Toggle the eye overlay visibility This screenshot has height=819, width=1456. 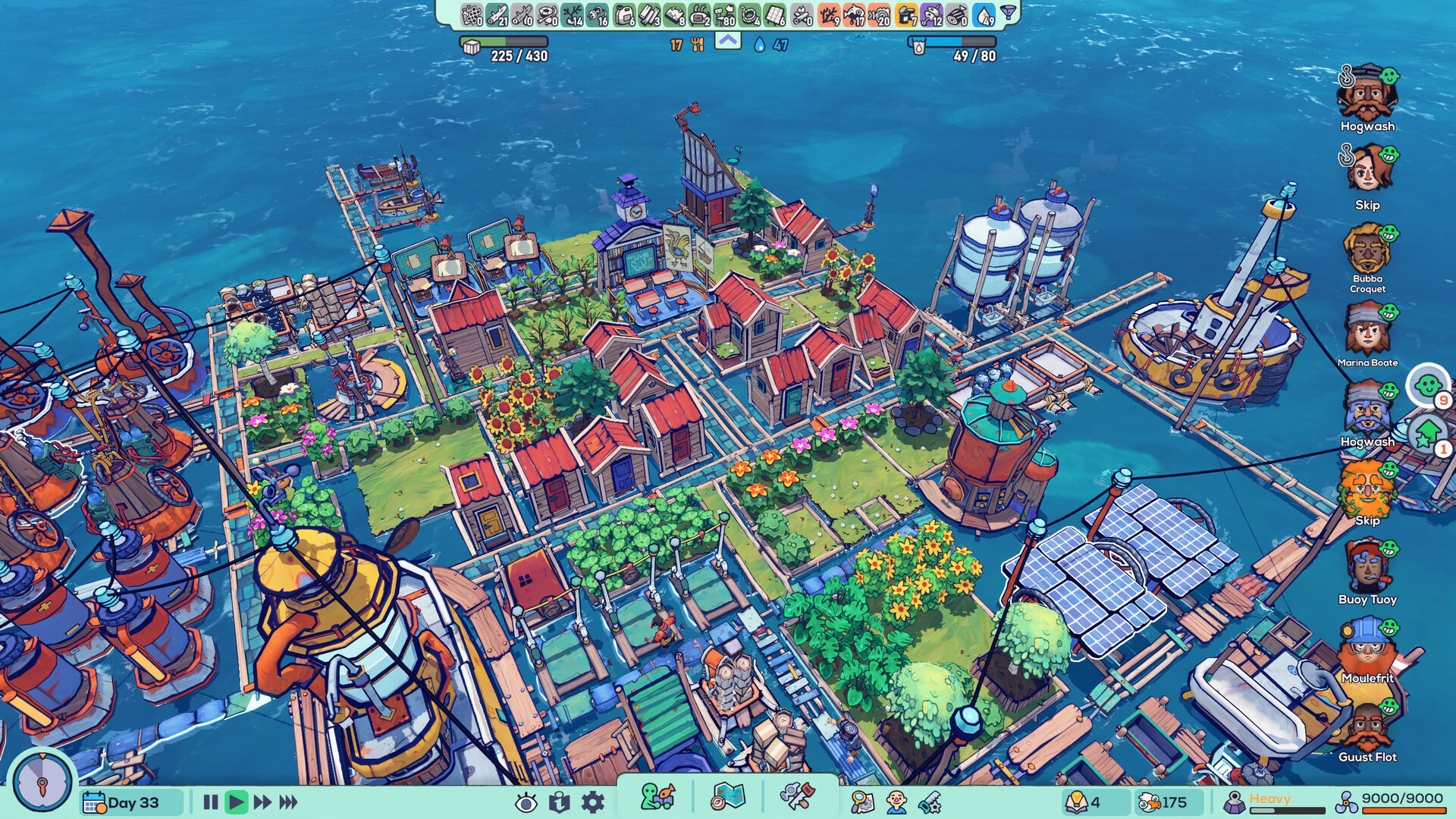coord(526,804)
